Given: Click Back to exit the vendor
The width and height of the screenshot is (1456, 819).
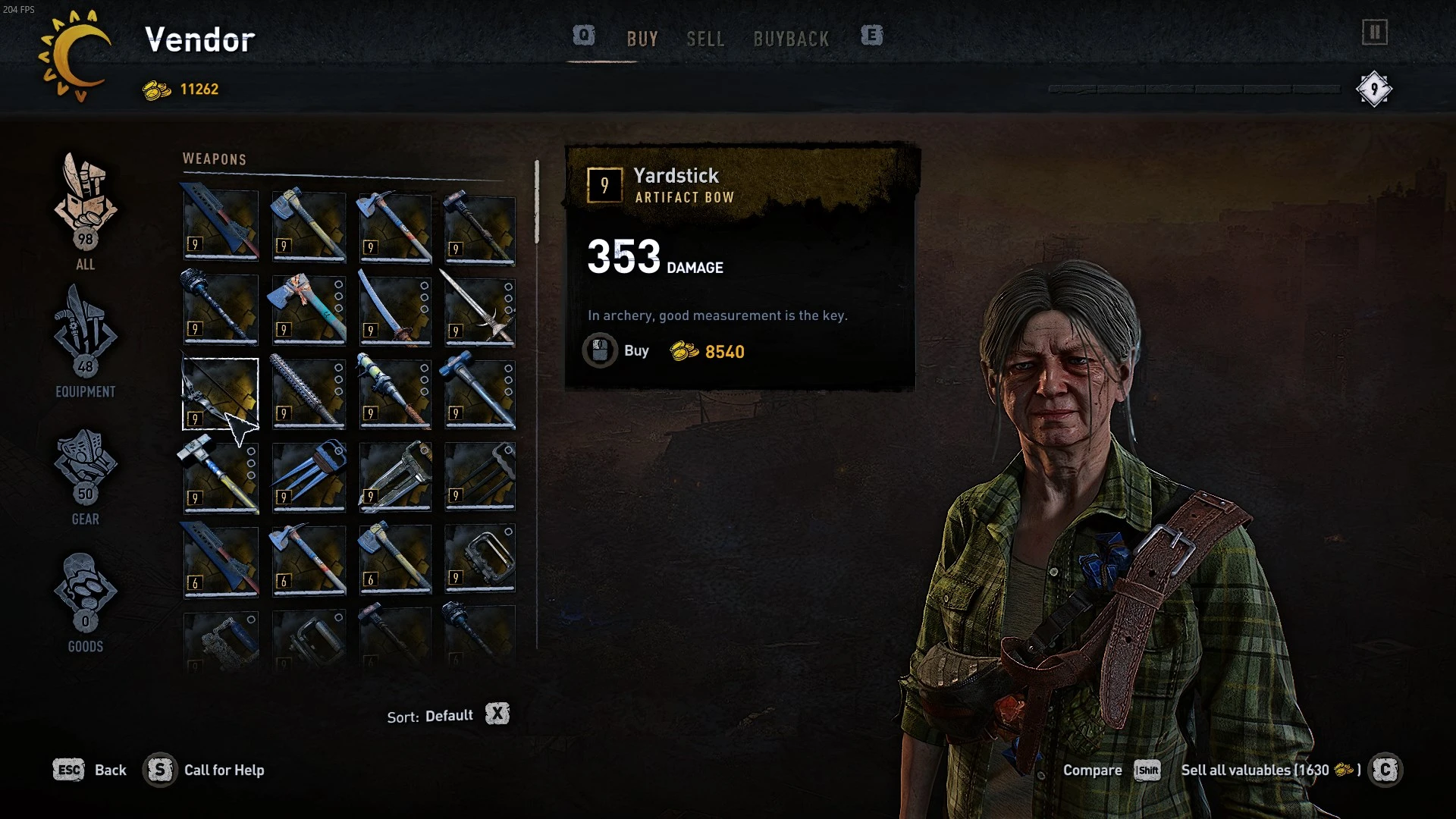Looking at the screenshot, I should click(111, 770).
